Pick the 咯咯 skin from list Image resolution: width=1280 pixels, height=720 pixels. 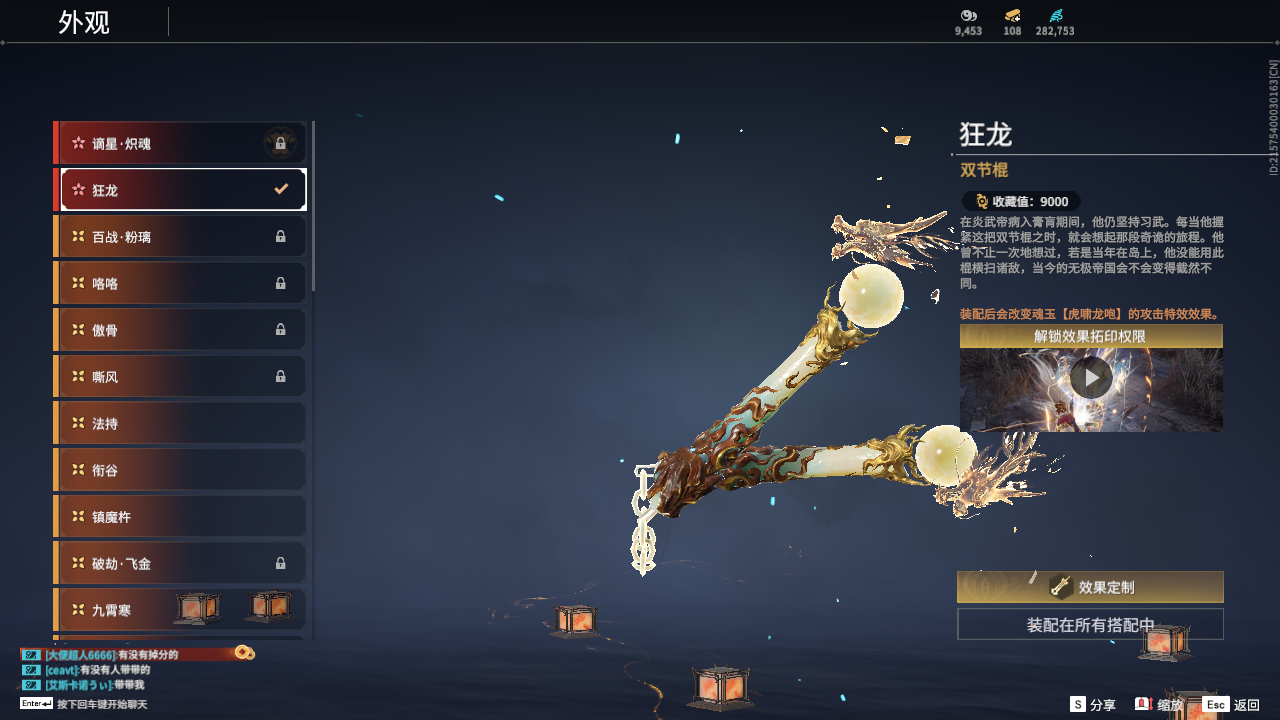(x=182, y=283)
